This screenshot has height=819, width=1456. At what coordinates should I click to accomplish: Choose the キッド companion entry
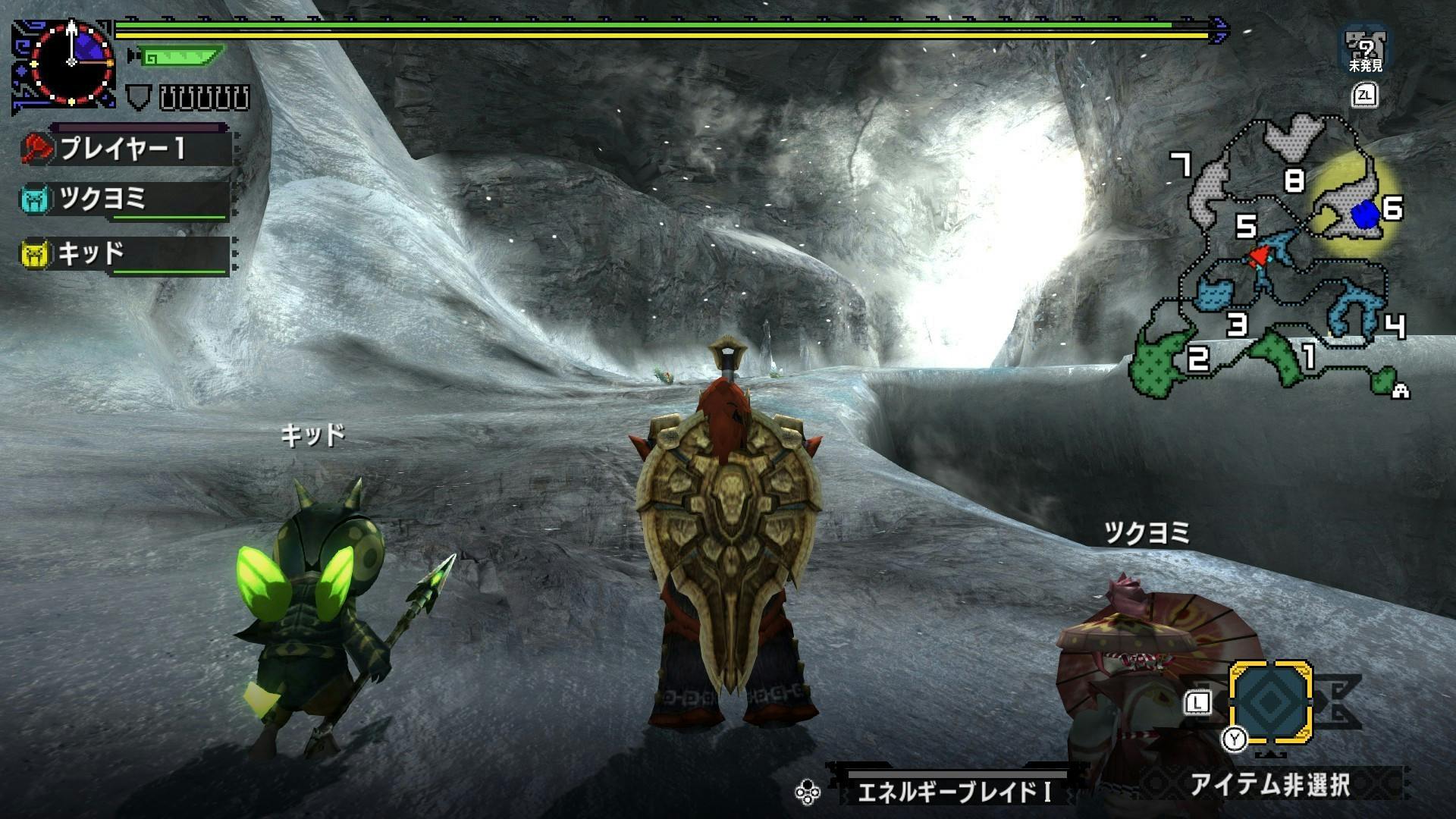point(125,255)
